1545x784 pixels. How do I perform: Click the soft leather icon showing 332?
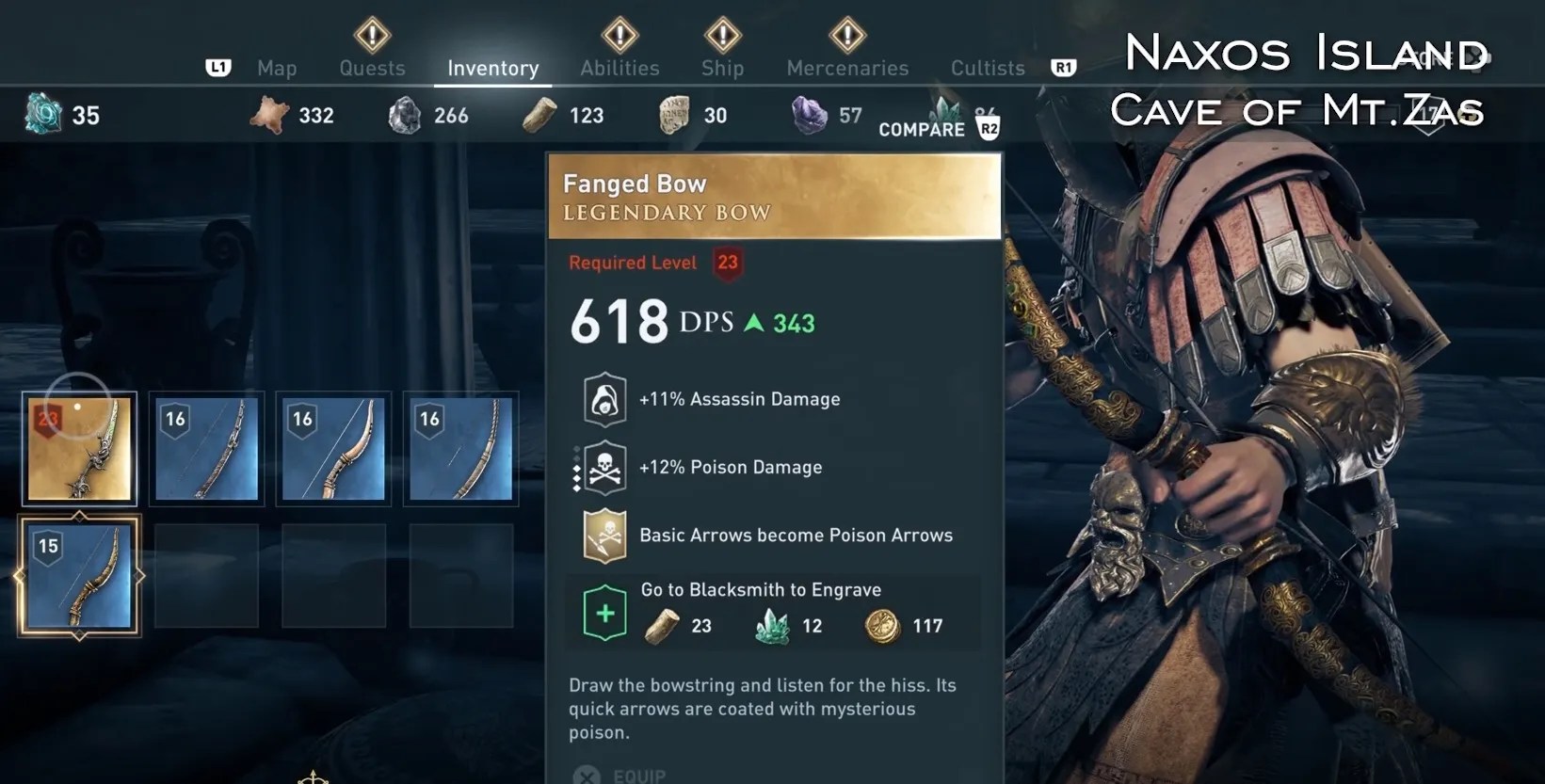270,114
